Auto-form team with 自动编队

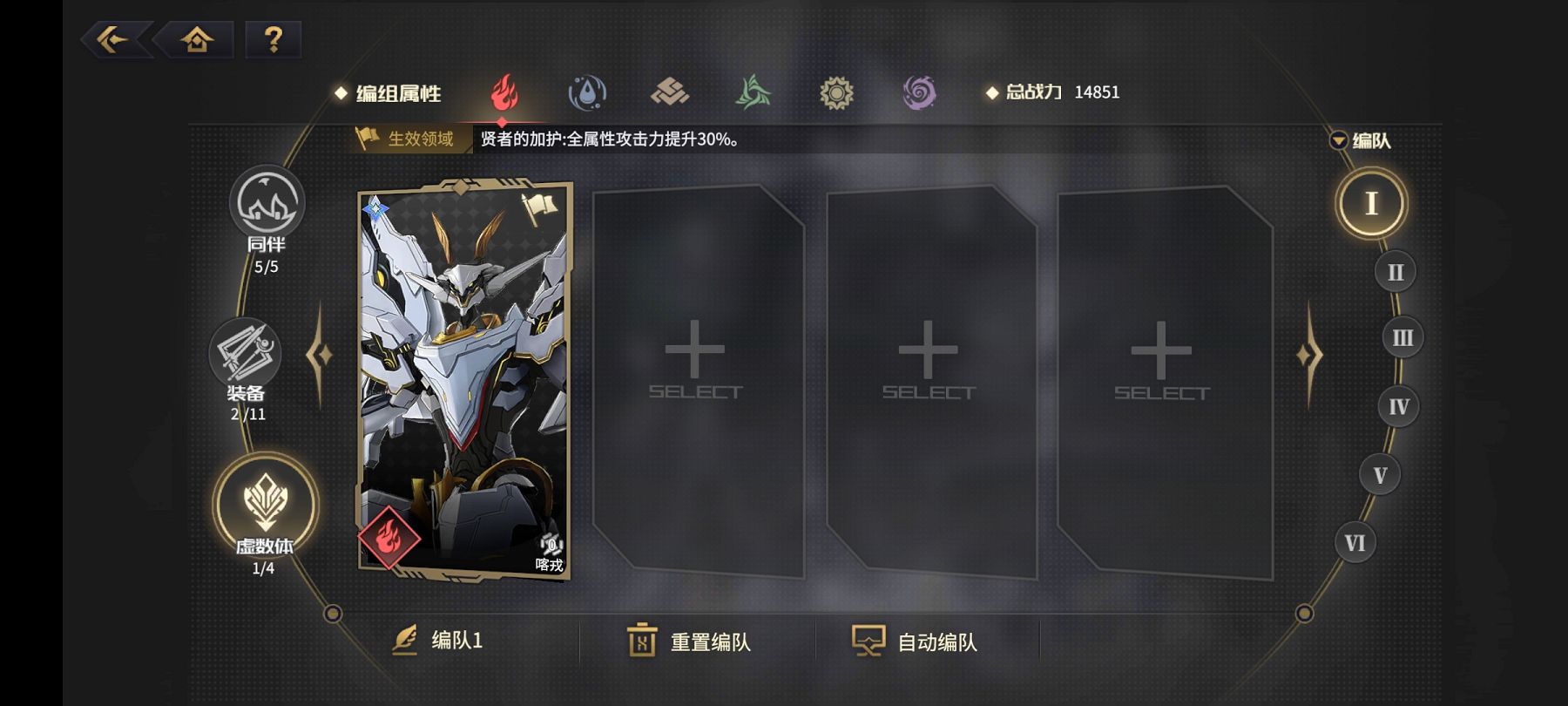(x=915, y=642)
